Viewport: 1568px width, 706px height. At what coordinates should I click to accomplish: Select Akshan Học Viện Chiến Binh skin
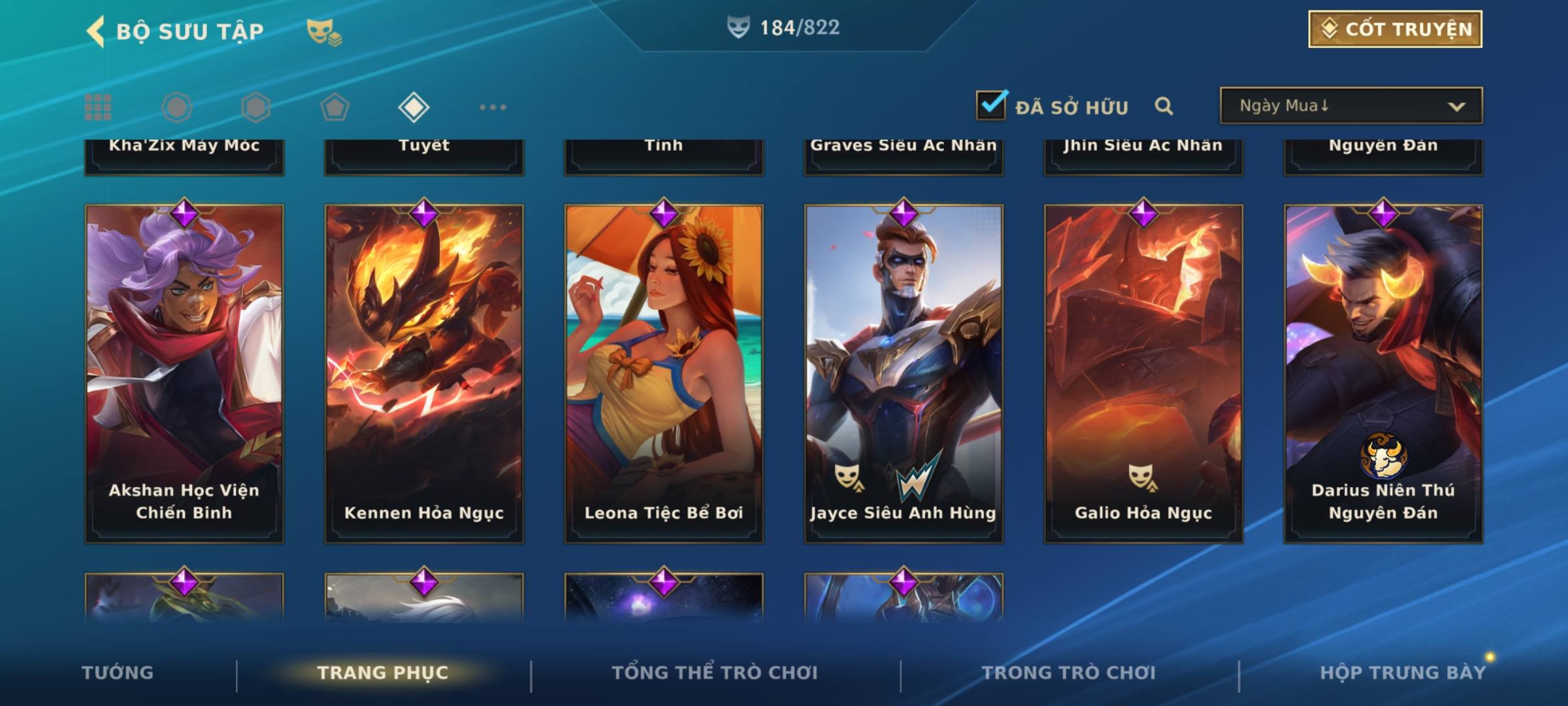click(x=184, y=373)
